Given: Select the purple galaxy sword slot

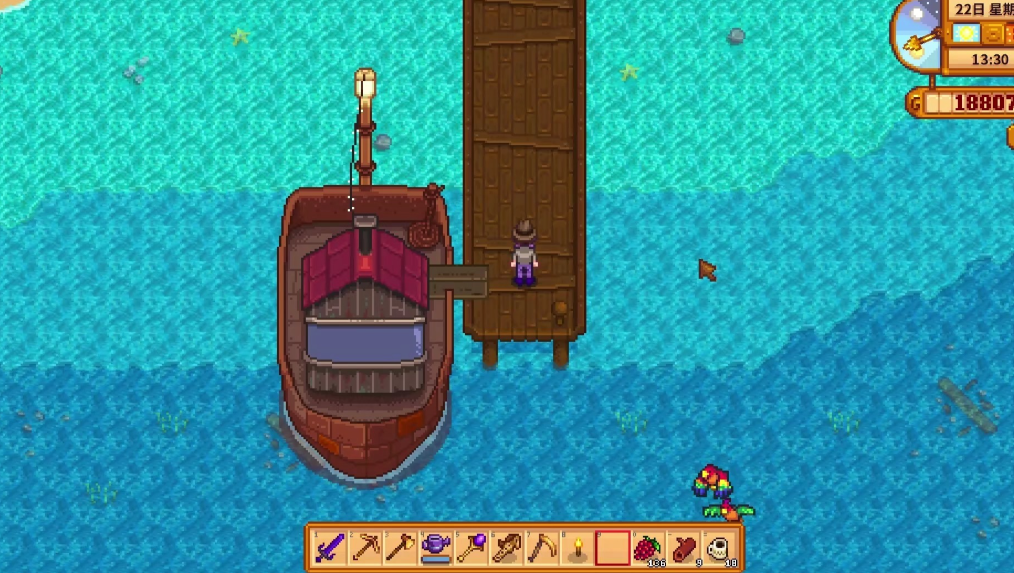Looking at the screenshot, I should point(330,548).
